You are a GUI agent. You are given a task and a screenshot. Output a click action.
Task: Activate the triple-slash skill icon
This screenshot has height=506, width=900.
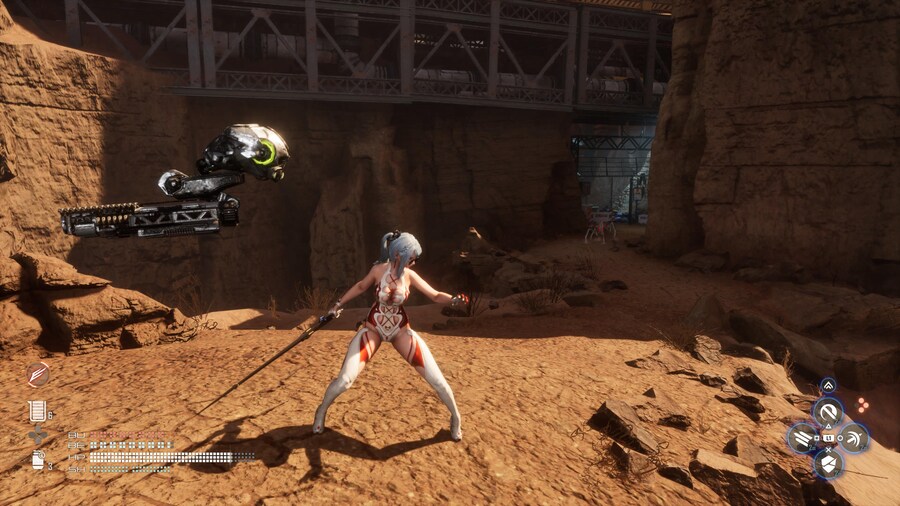coord(802,437)
